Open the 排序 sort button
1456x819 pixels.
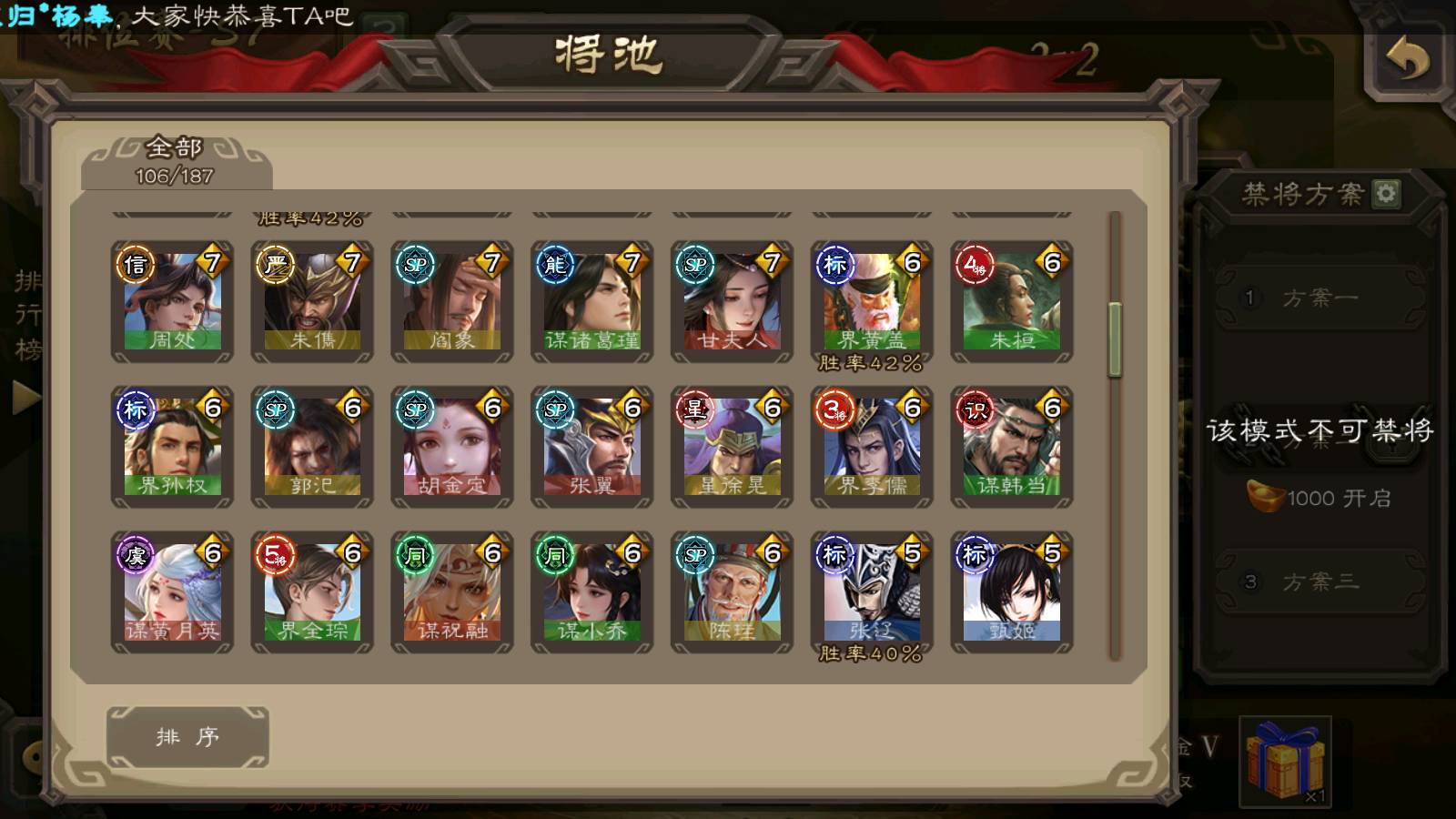coord(187,736)
